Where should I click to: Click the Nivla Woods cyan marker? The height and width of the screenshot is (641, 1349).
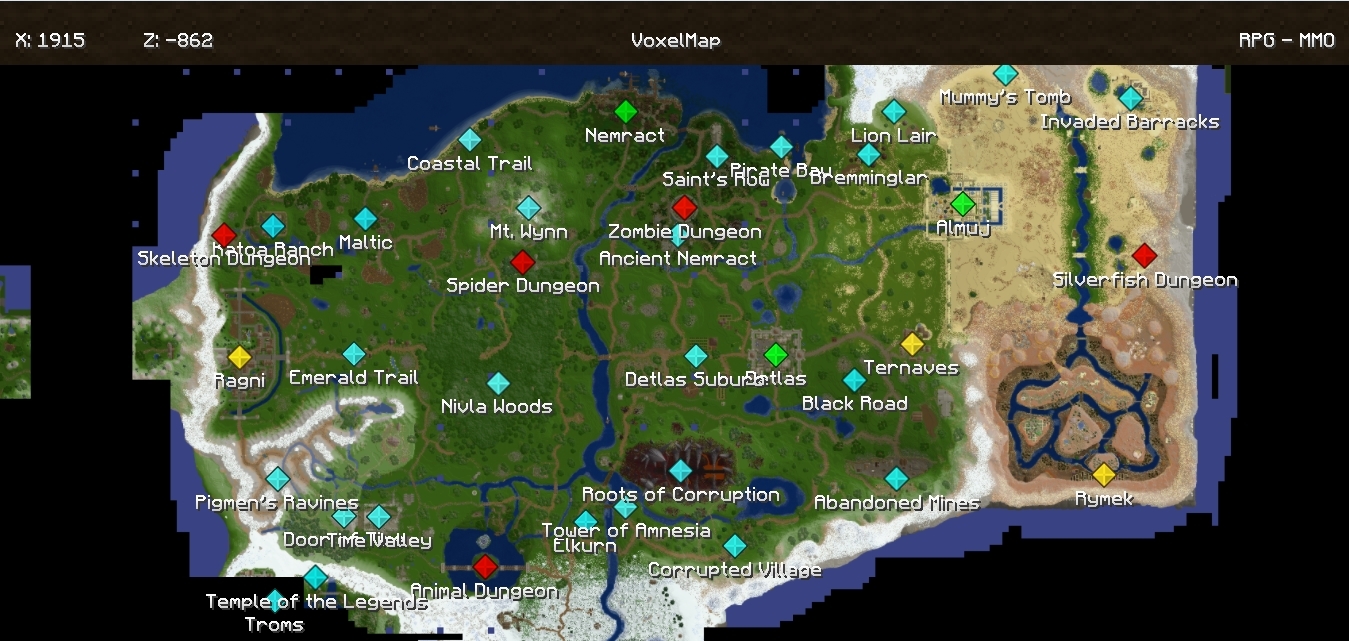(498, 383)
